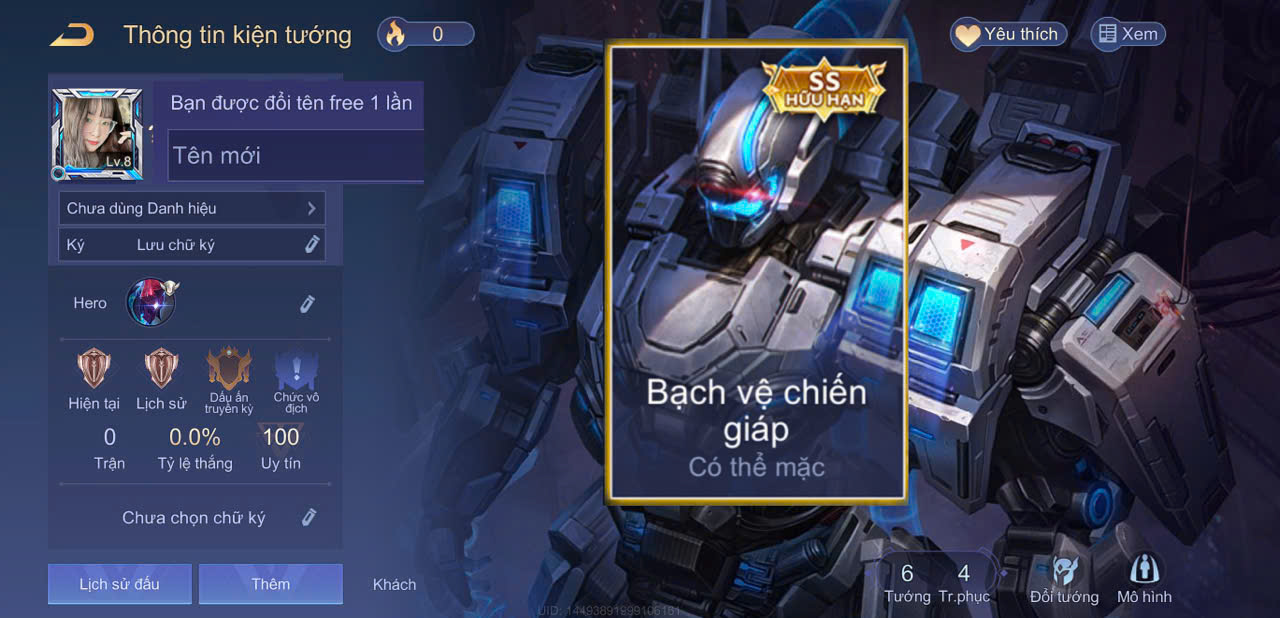Click the Thêm button
This screenshot has width=1280, height=618.
pyautogui.click(x=270, y=584)
